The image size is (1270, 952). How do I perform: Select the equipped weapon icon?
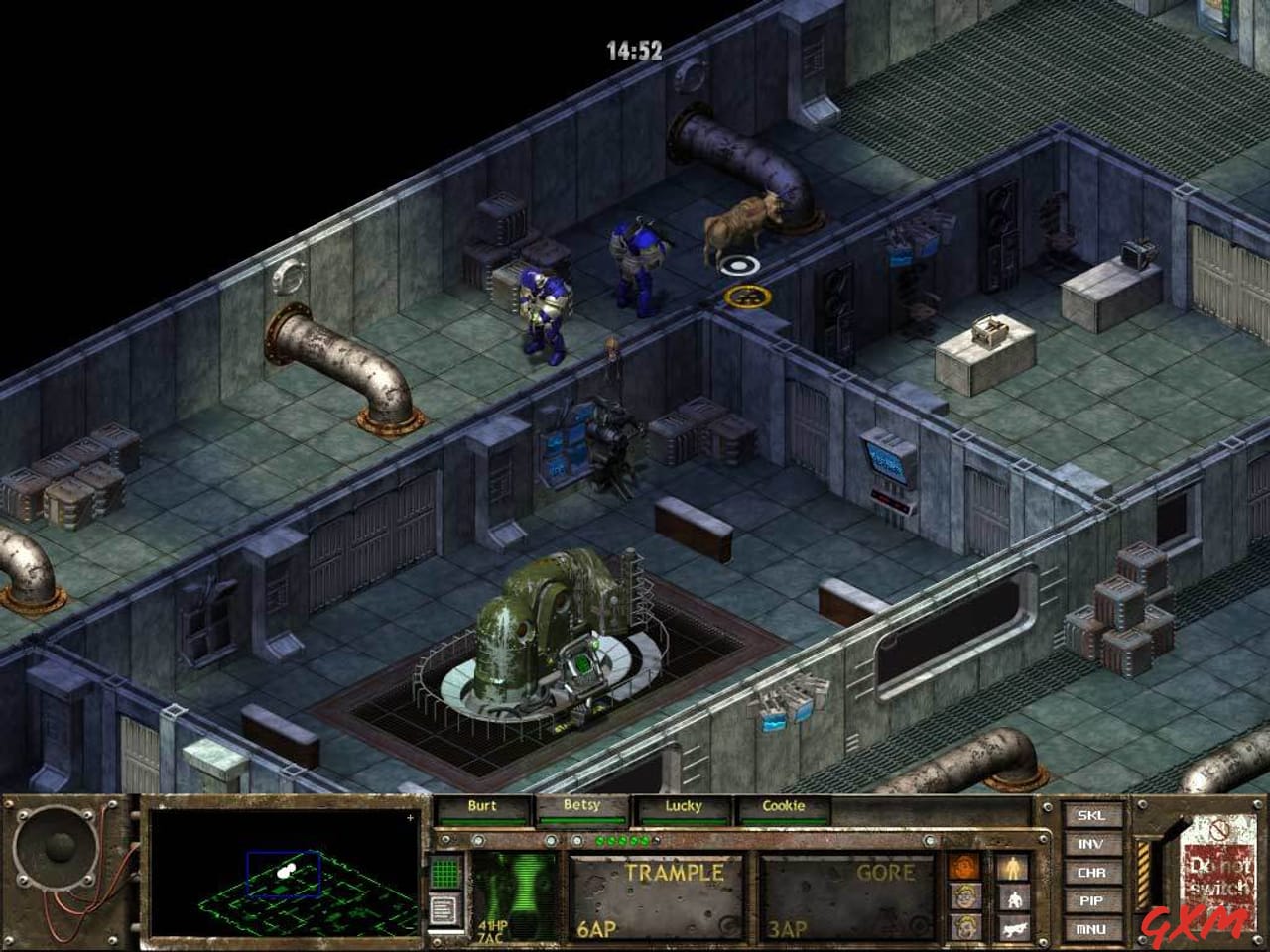click(x=1015, y=930)
